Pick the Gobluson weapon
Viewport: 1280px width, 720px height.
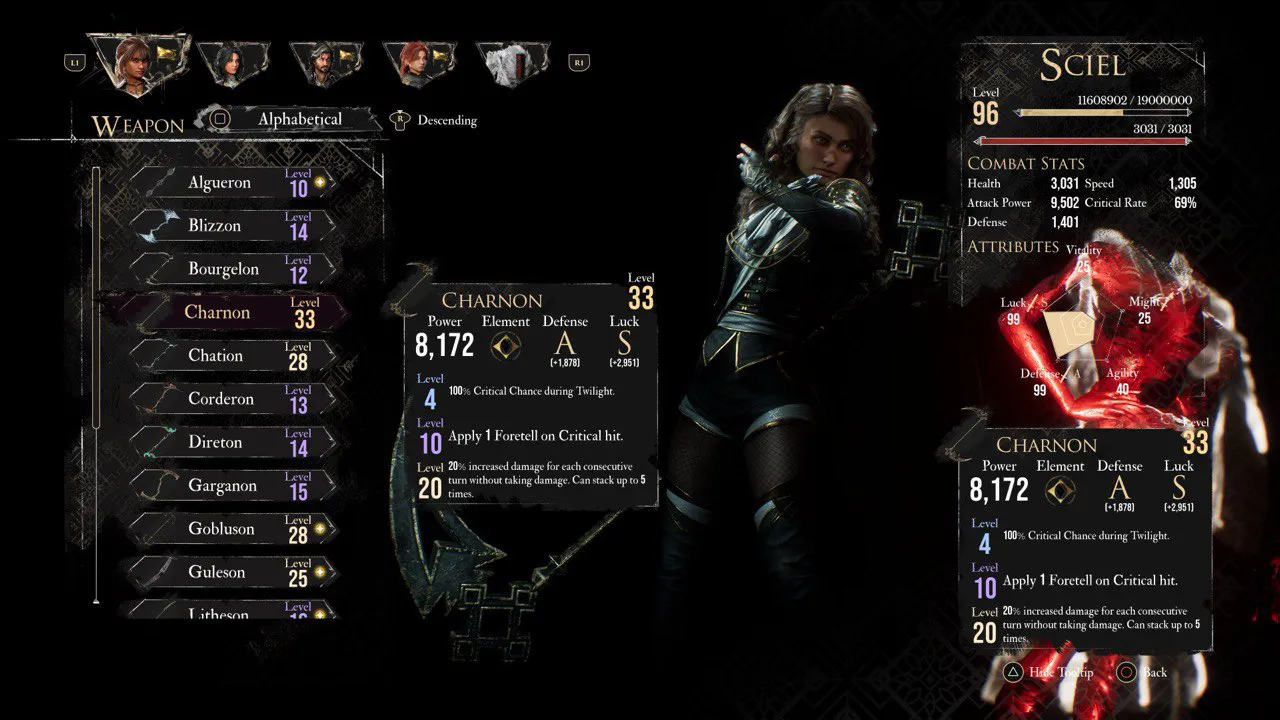(232, 529)
